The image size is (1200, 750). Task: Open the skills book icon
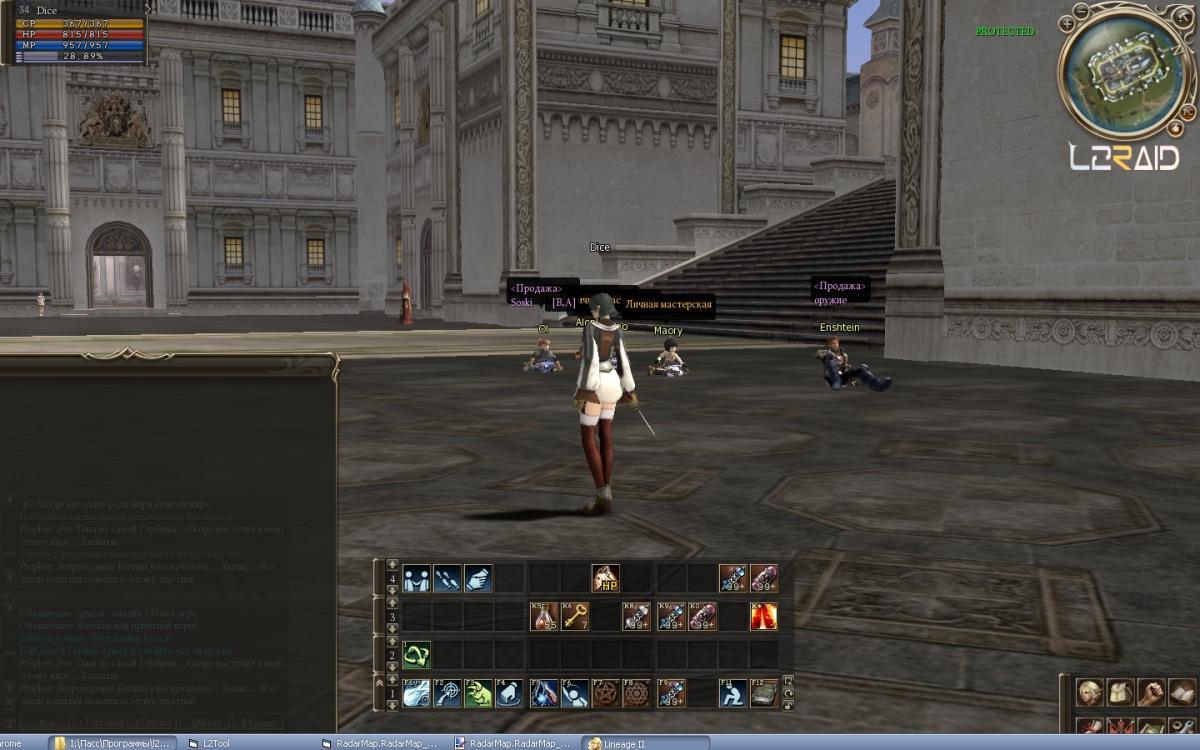pyautogui.click(x=1182, y=692)
